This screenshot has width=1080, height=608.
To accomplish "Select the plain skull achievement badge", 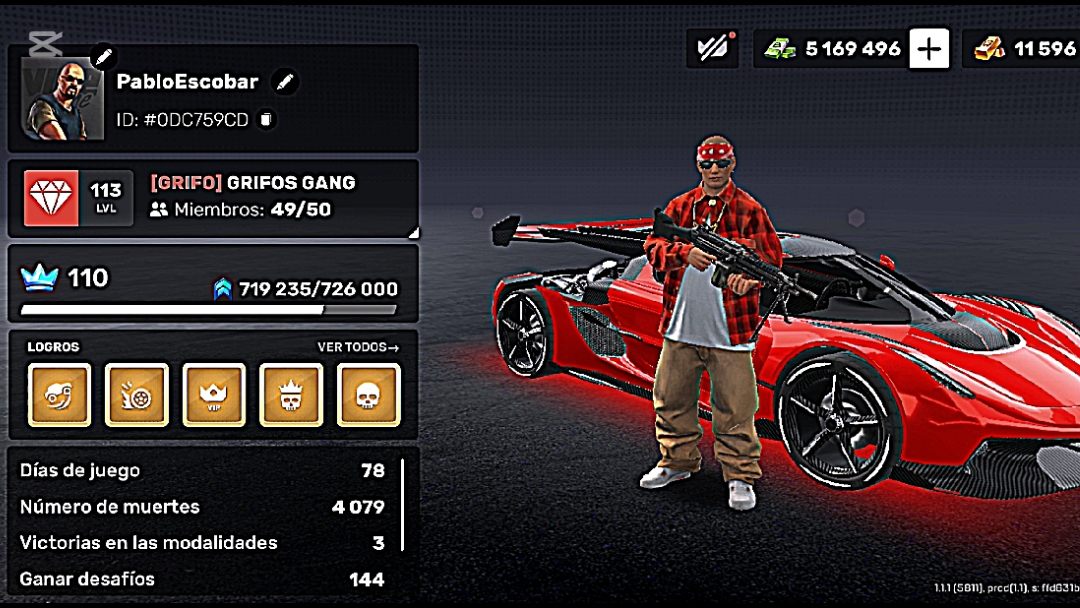I will [368, 395].
